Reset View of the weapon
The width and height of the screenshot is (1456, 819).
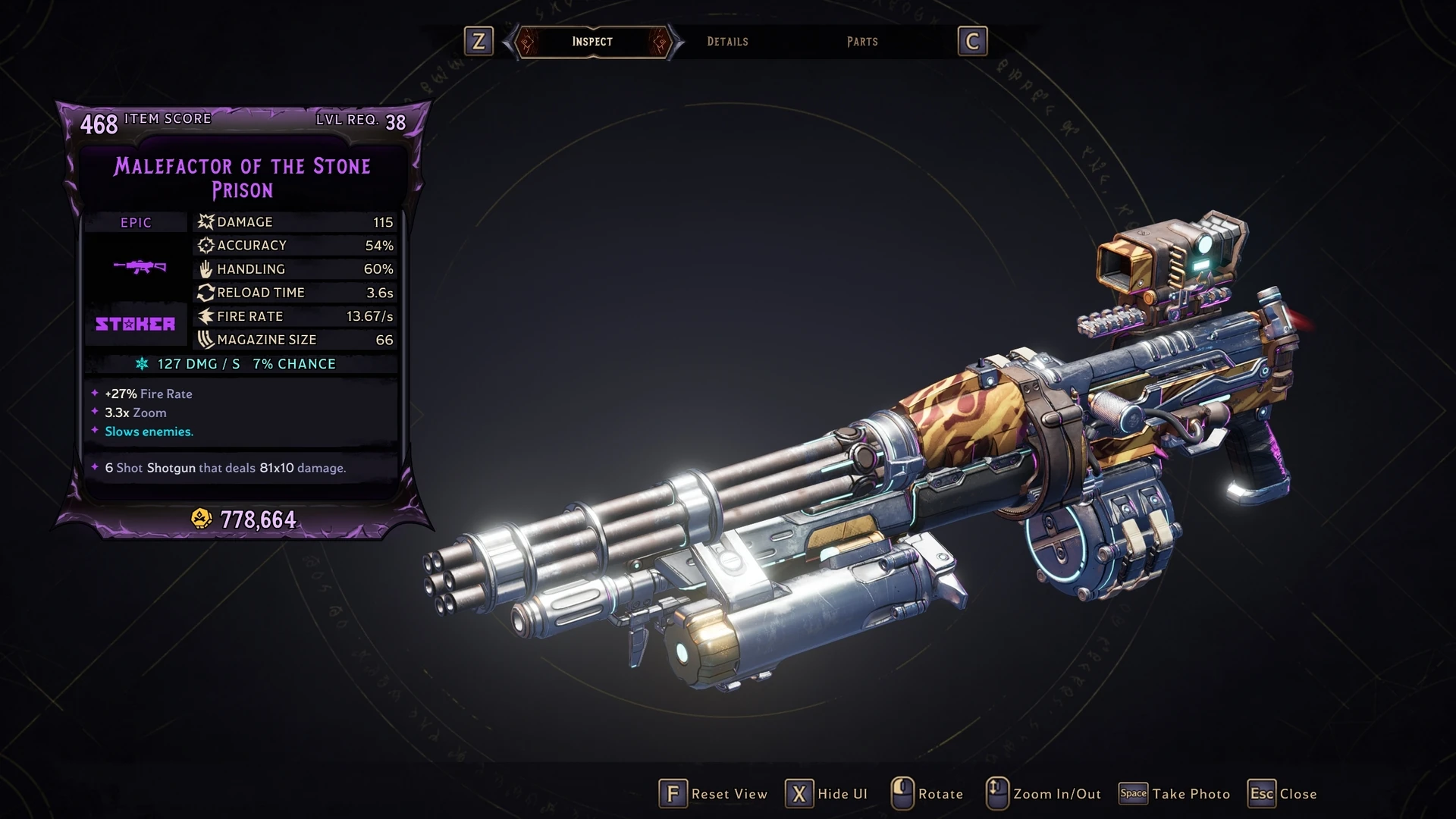pyautogui.click(x=714, y=794)
